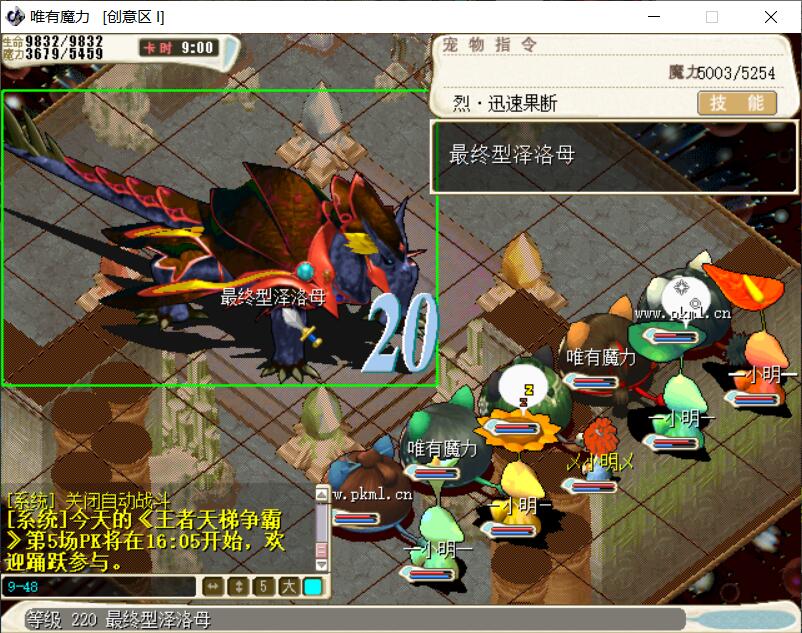The width and height of the screenshot is (802, 633).
Task: Focus the chat input box
Action: pyautogui.click(x=100, y=587)
